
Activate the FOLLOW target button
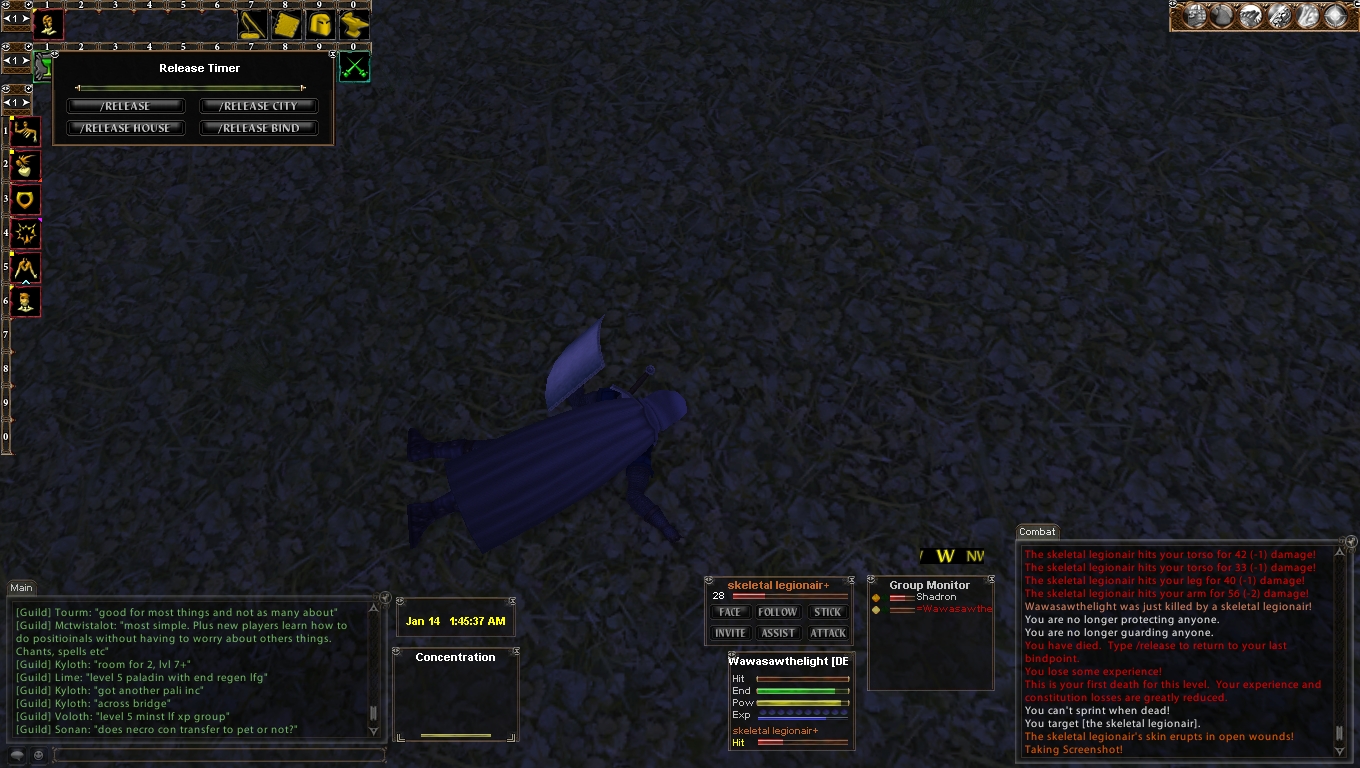pos(777,612)
